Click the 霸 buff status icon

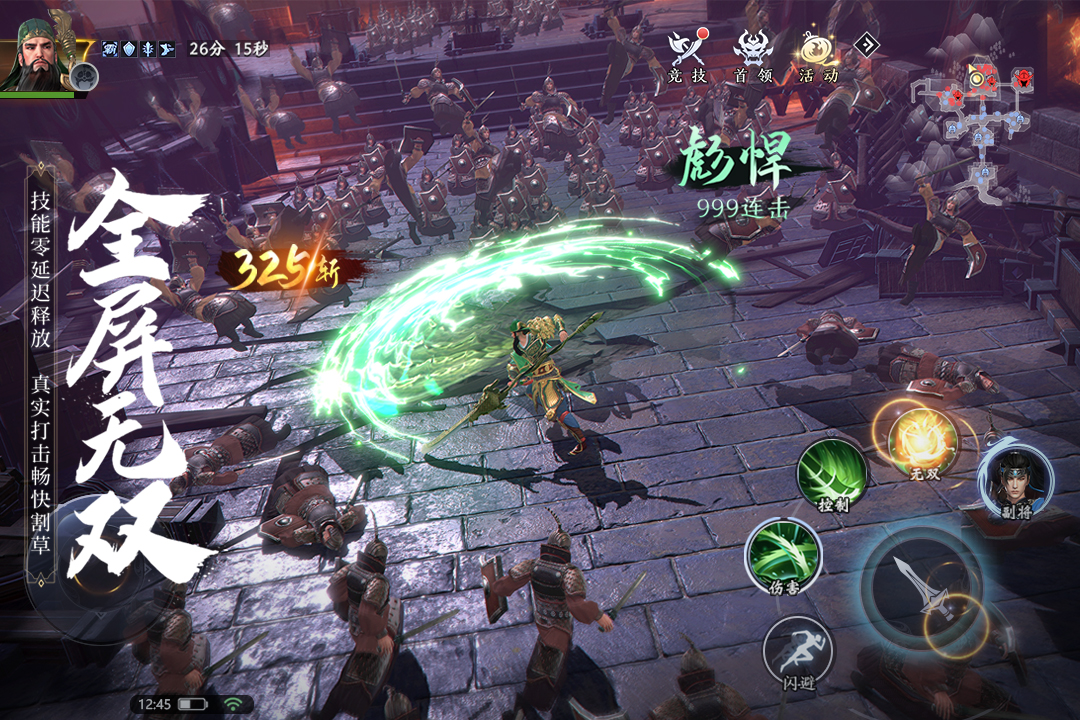pos(111,48)
